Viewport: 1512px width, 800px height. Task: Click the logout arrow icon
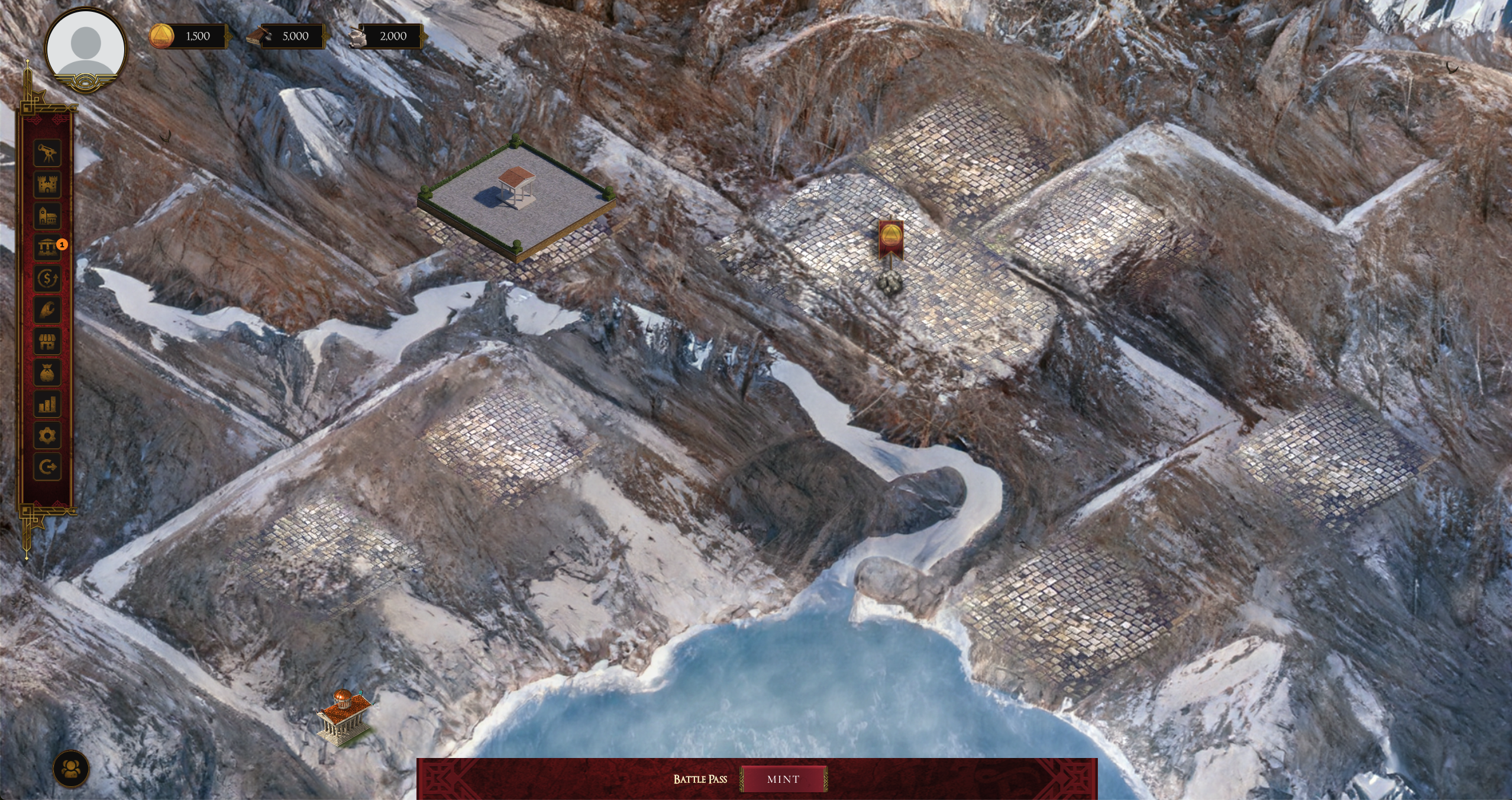point(47,467)
